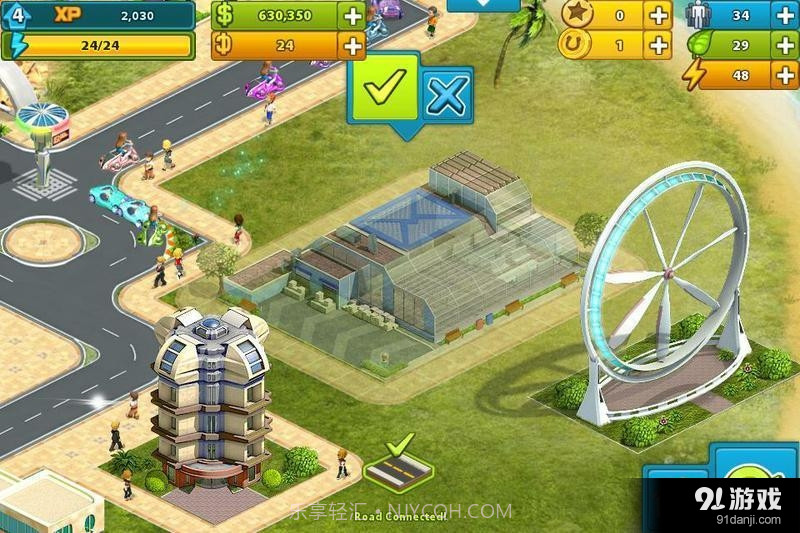Tap the plus beside the green leaf counter
The image size is (800, 533).
coord(783,45)
